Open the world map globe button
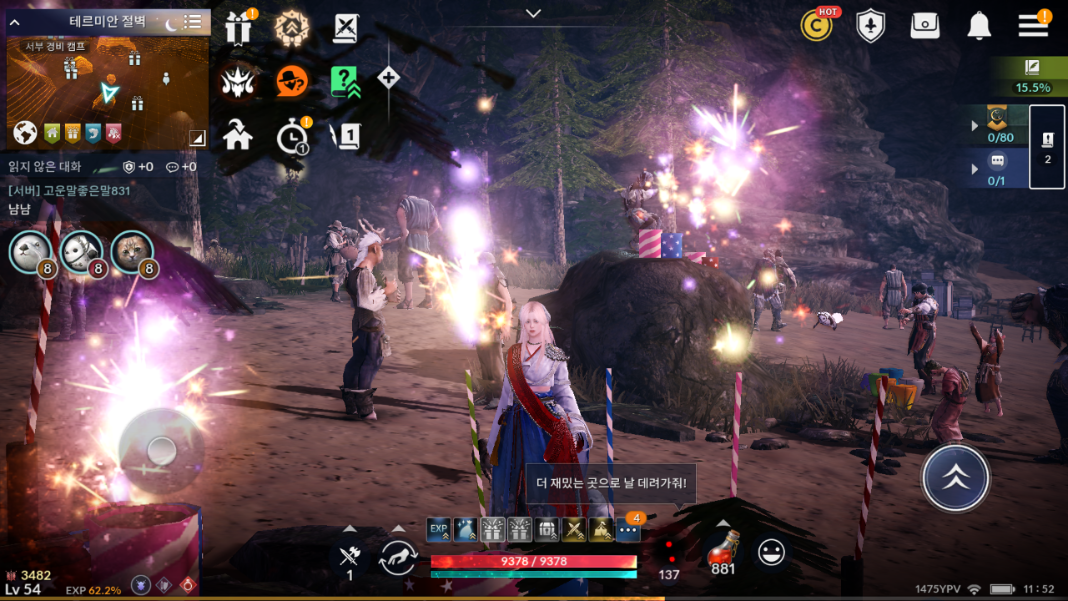Viewport: 1068px width, 601px height. click(25, 133)
